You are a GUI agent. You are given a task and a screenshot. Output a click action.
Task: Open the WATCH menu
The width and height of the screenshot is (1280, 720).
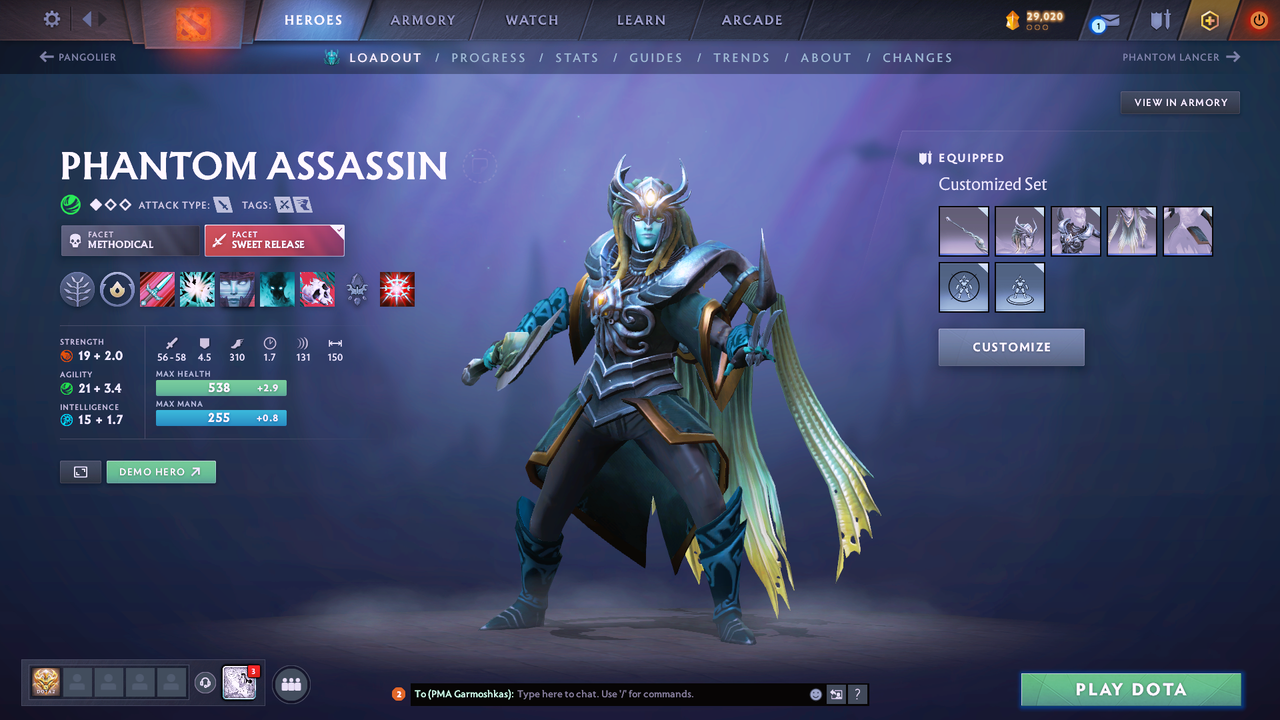(531, 19)
